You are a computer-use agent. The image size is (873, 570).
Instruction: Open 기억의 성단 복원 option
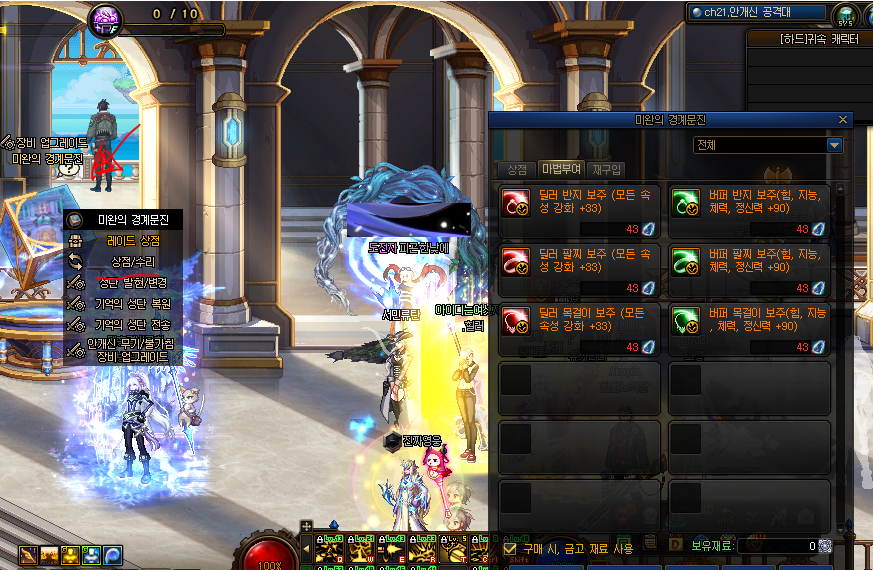[x=133, y=303]
